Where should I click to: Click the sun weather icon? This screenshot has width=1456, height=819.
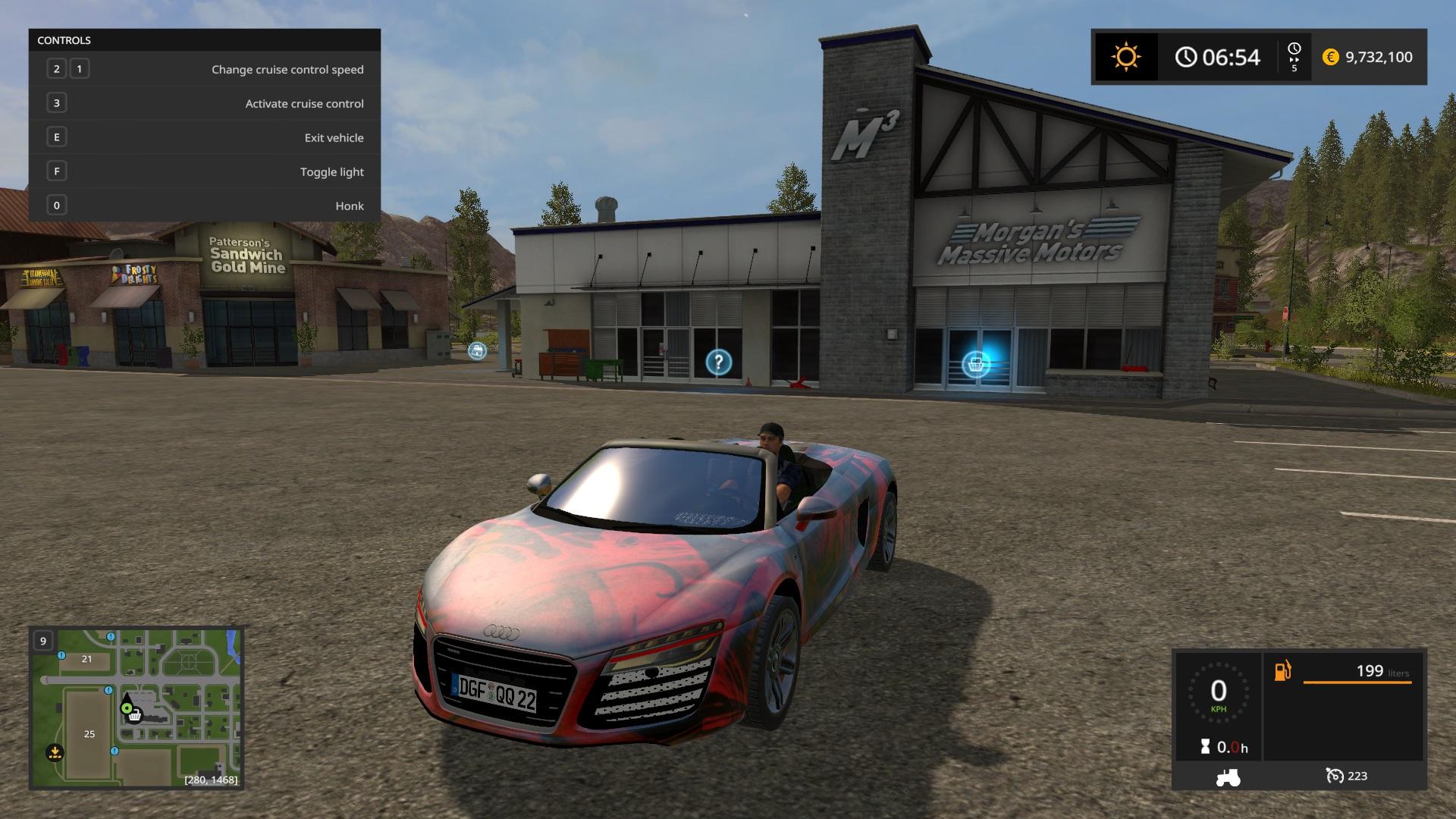coord(1126,57)
